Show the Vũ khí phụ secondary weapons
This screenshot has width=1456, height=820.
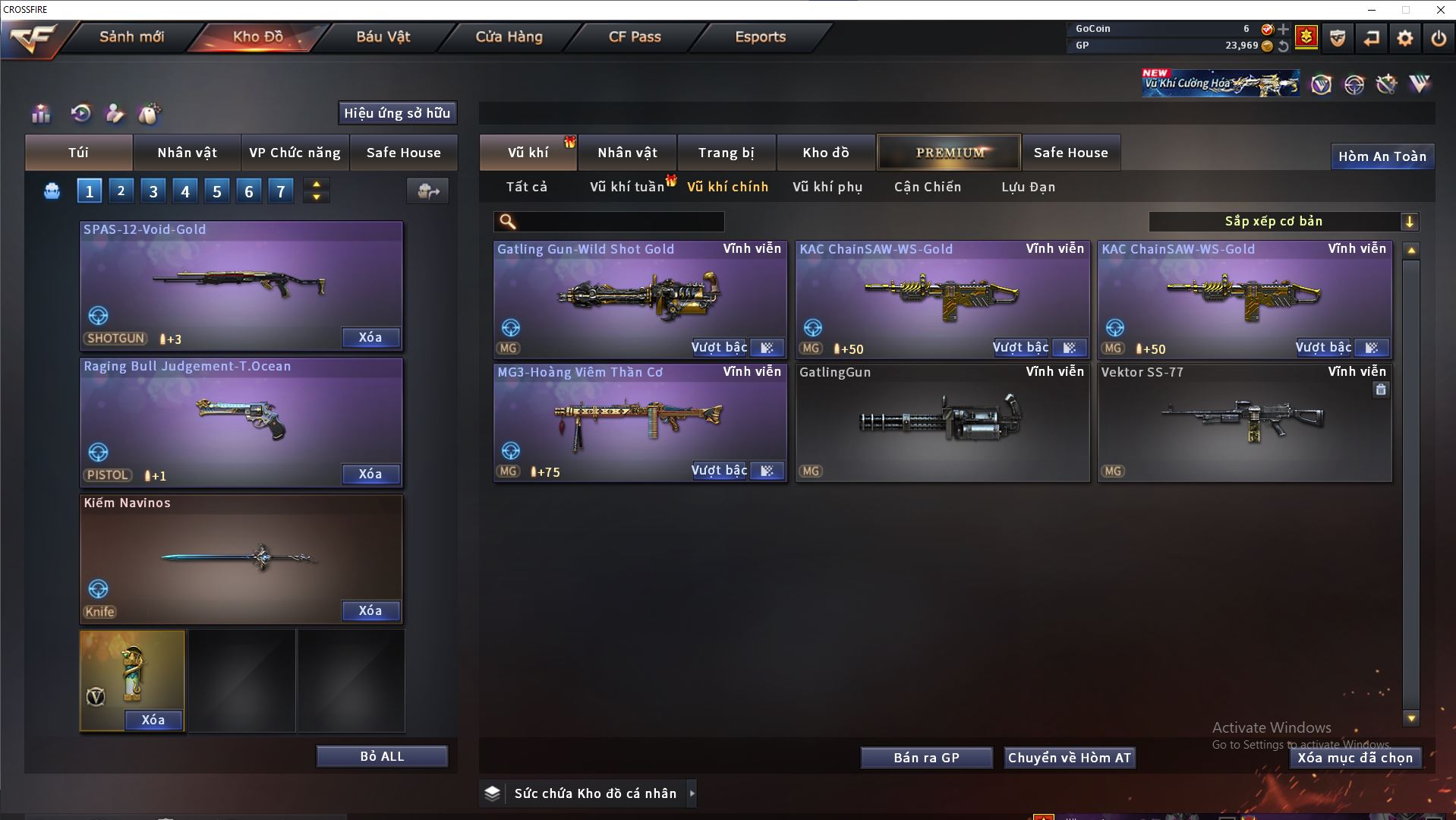pos(827,187)
